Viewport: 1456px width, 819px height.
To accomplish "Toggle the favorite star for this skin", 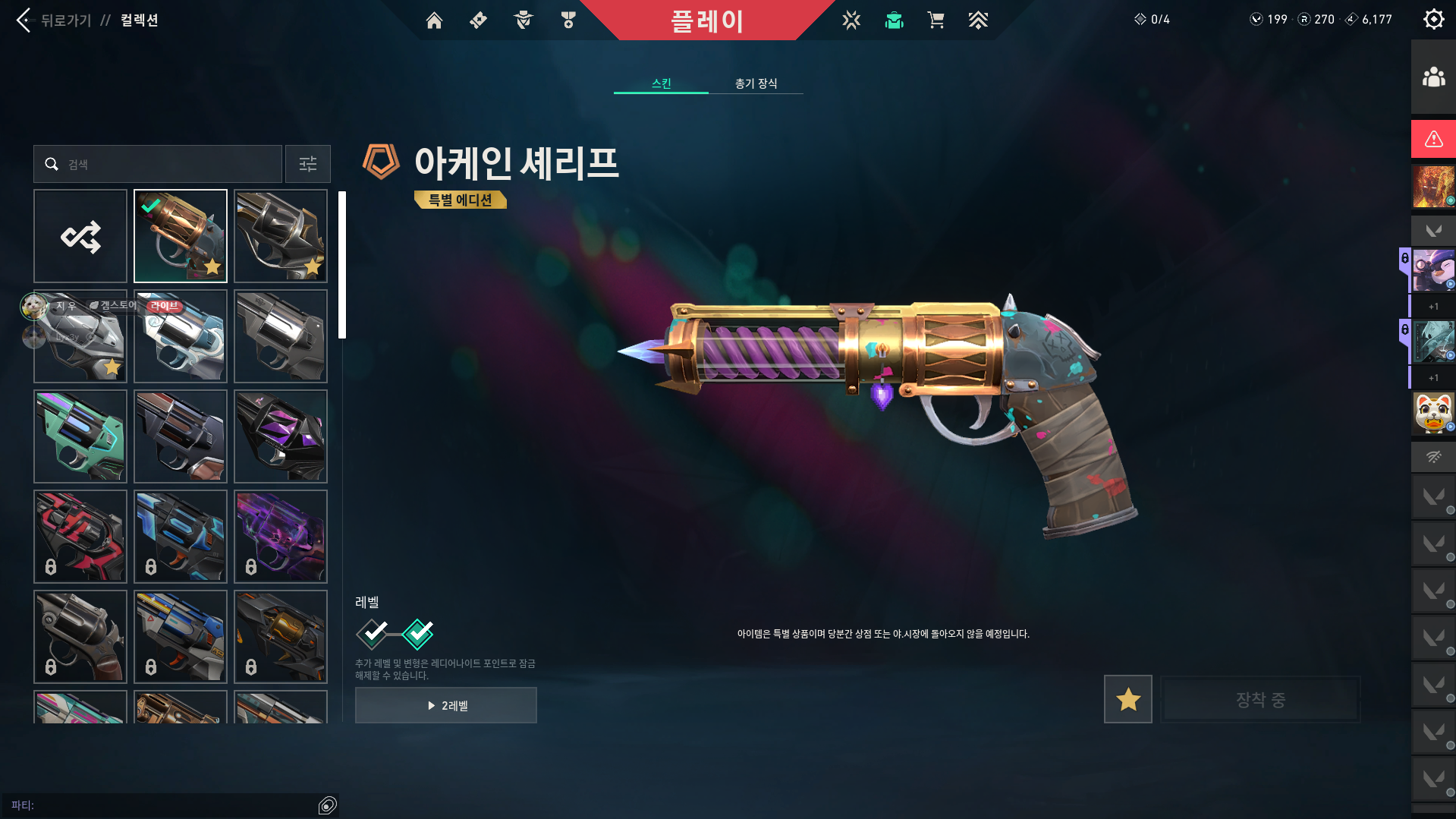I will click(1127, 699).
